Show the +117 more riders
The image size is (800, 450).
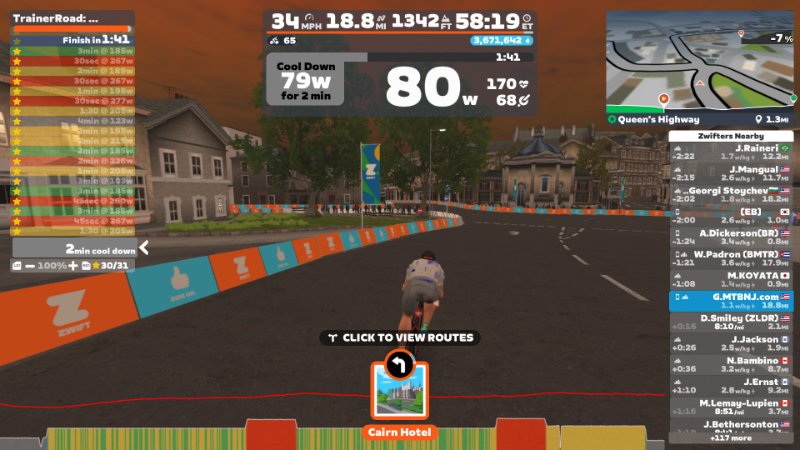click(x=732, y=438)
